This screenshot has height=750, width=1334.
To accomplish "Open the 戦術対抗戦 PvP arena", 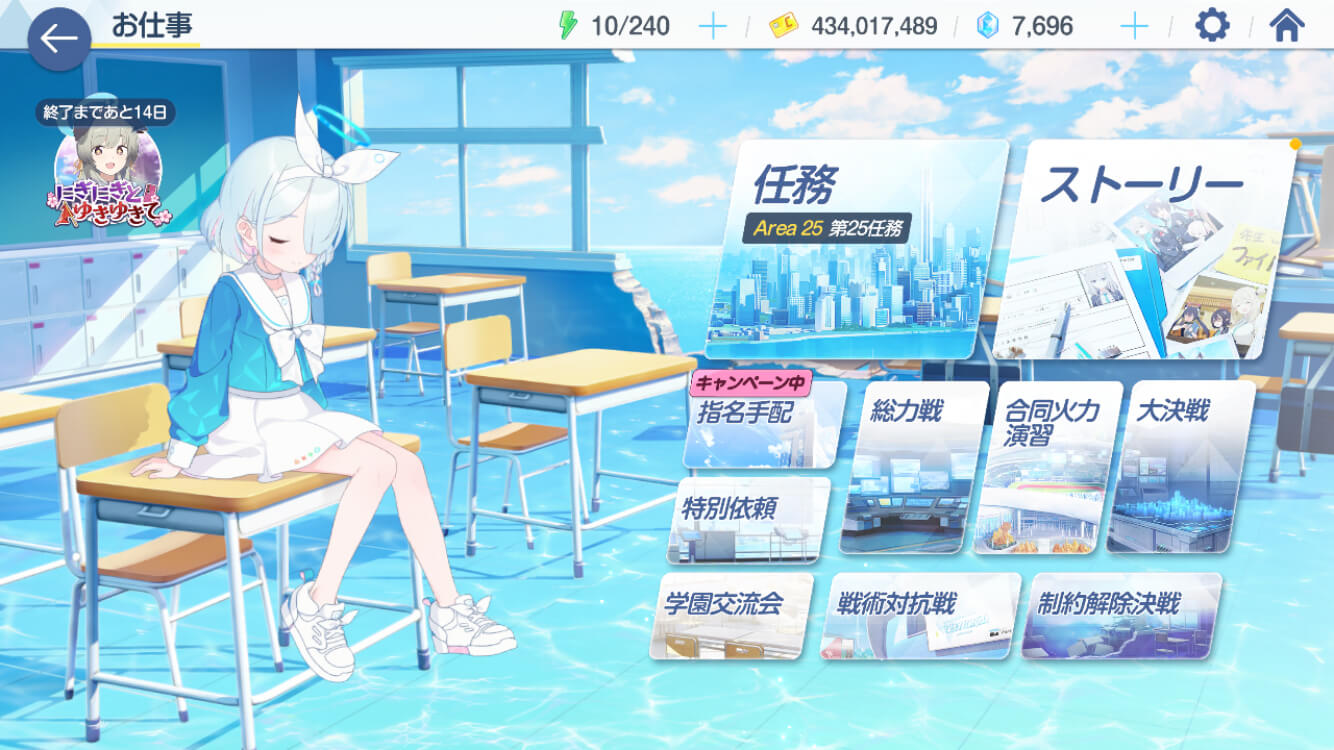I will pos(915,615).
